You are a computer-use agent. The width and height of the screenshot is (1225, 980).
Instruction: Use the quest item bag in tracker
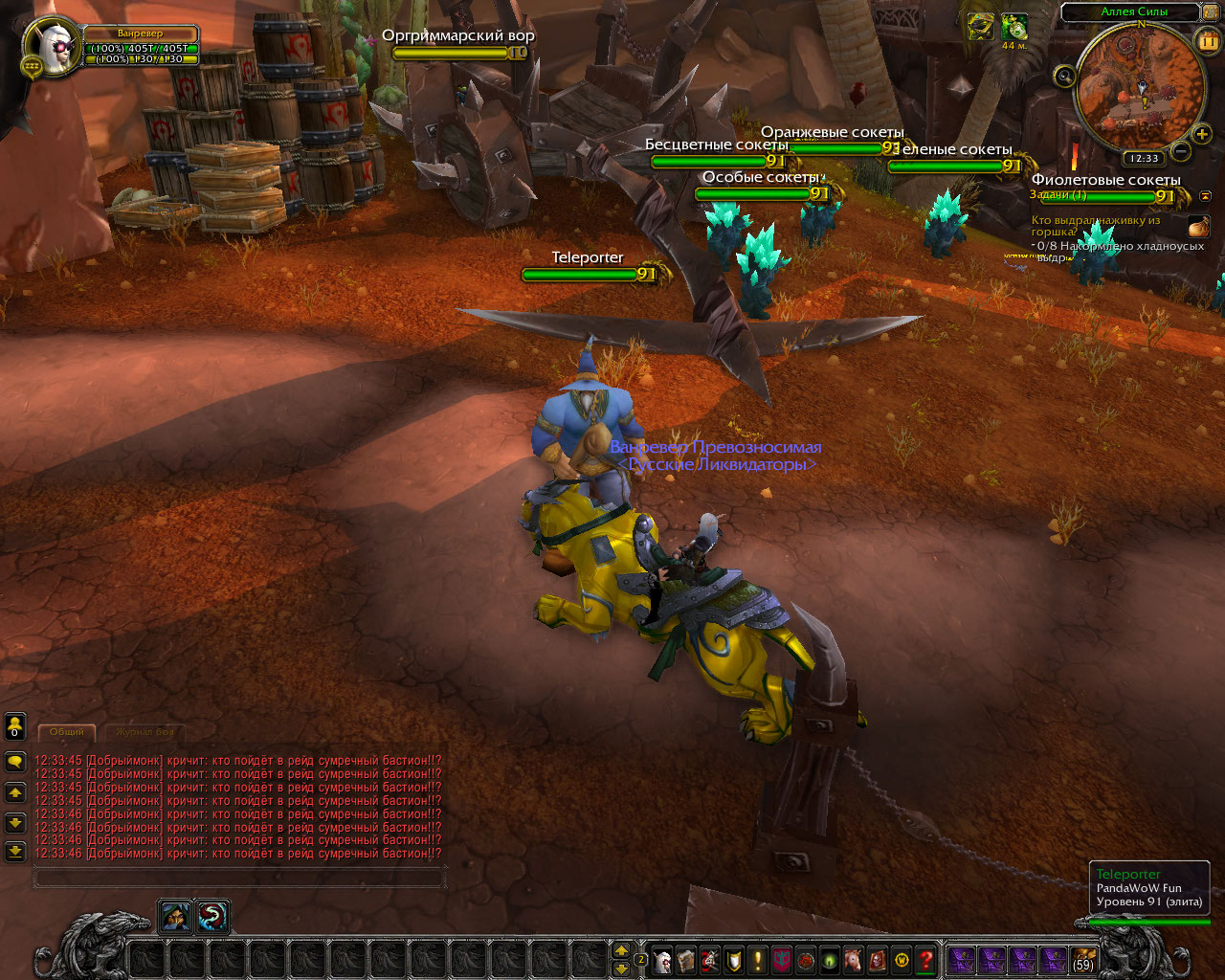pyautogui.click(x=1198, y=227)
